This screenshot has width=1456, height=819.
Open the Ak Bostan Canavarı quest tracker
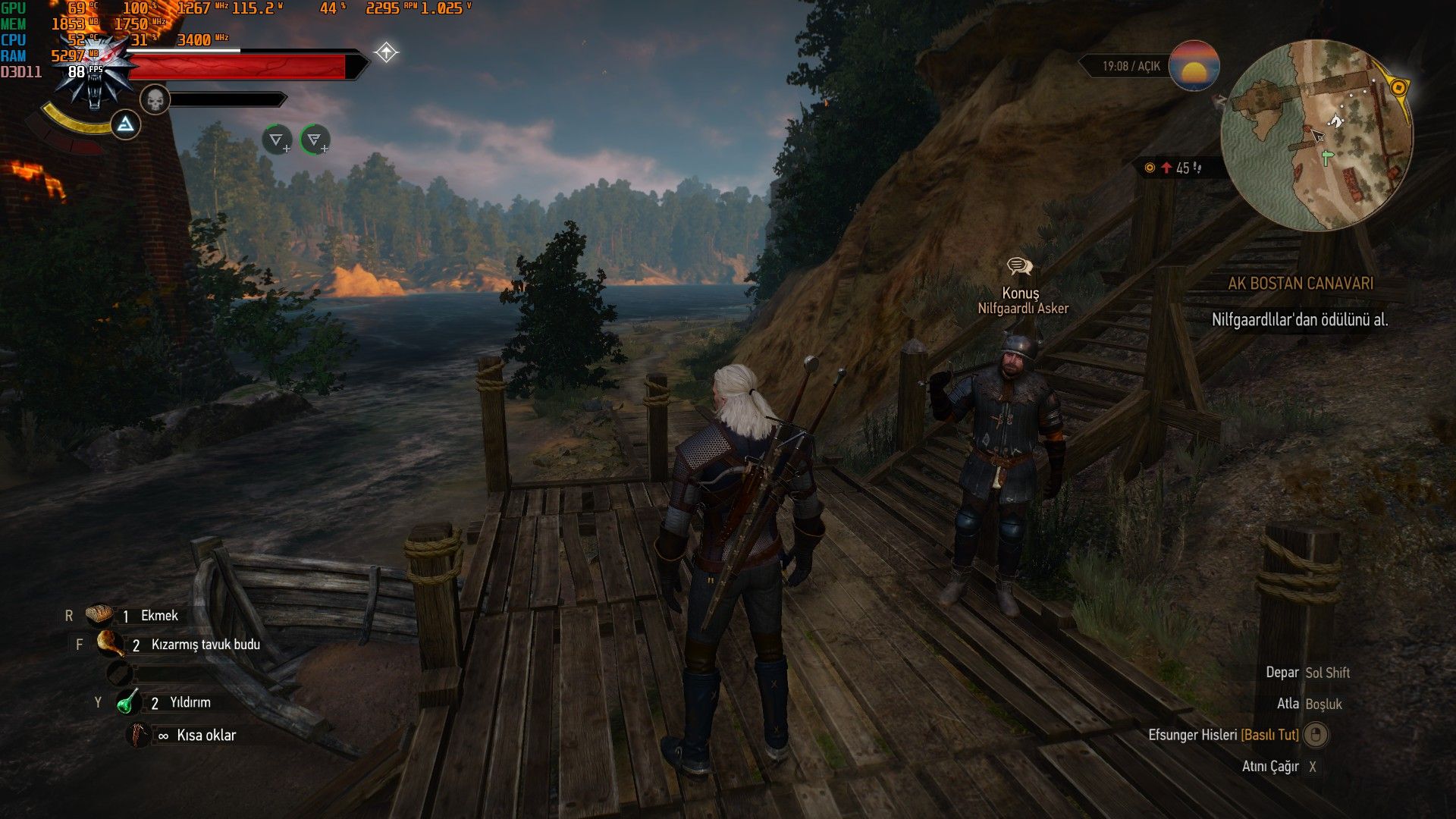[x=1300, y=284]
